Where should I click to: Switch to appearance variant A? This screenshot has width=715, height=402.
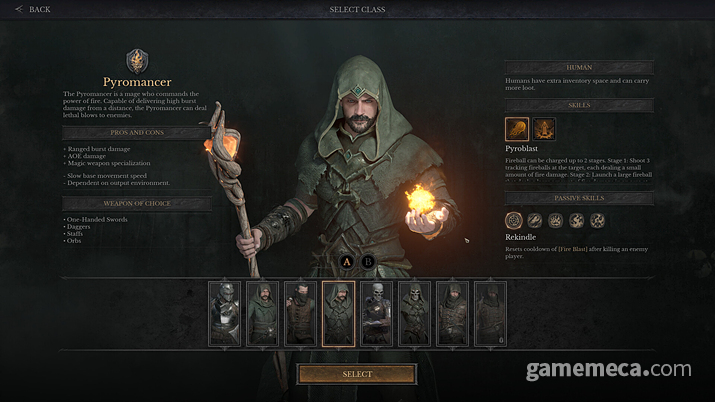click(347, 262)
